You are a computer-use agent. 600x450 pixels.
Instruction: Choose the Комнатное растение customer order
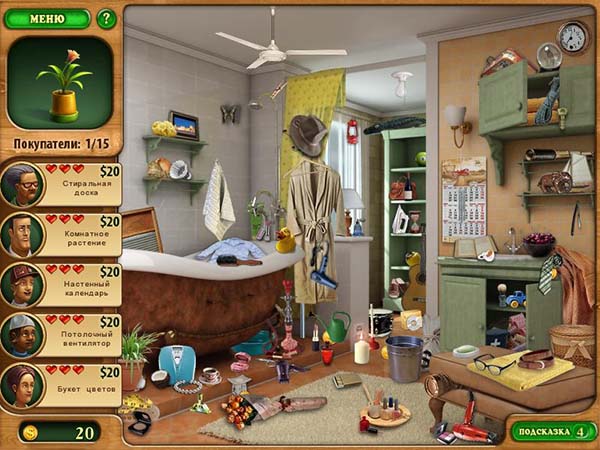coord(62,235)
